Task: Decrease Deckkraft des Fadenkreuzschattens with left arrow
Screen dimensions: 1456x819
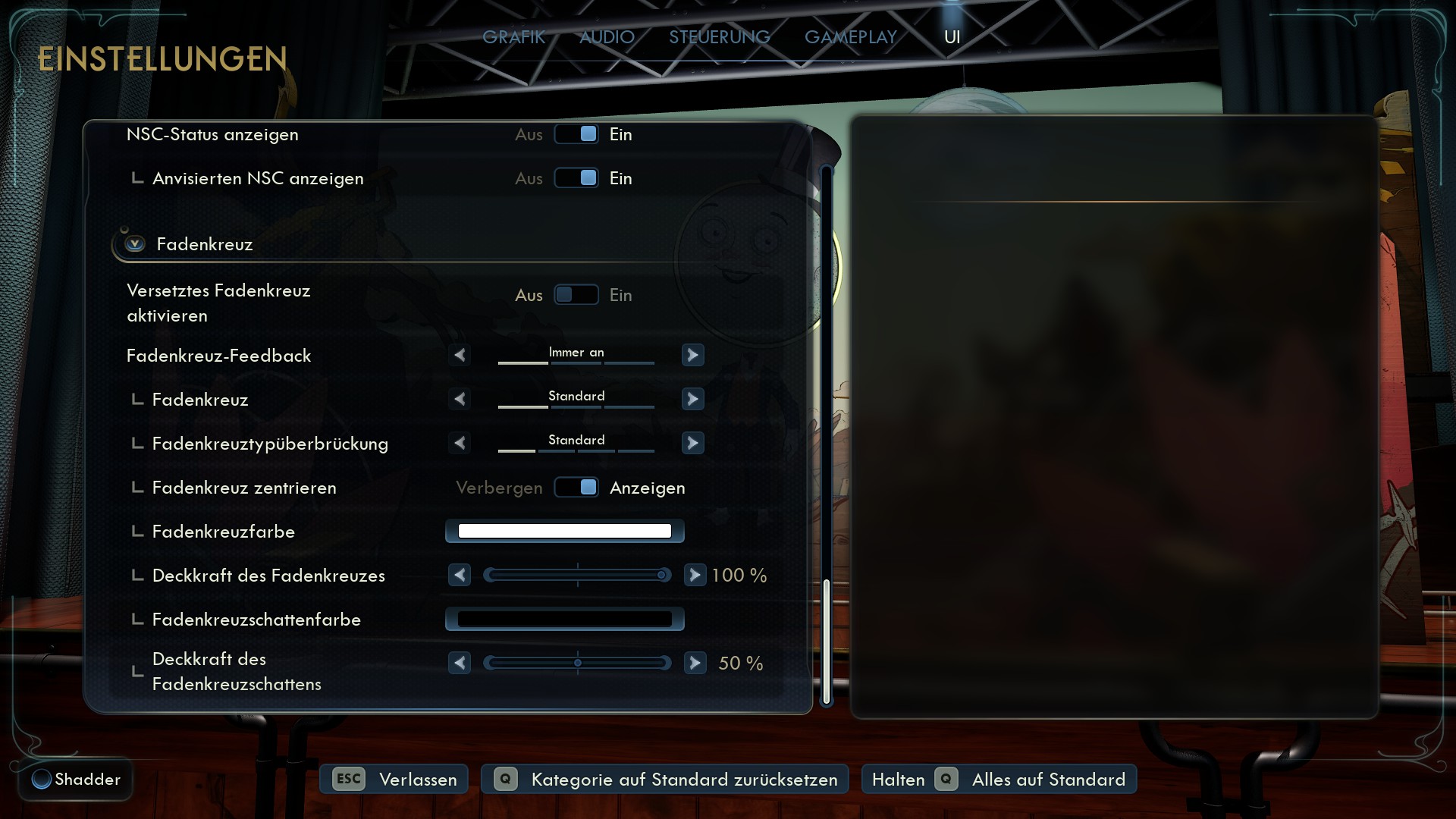Action: 460,664
